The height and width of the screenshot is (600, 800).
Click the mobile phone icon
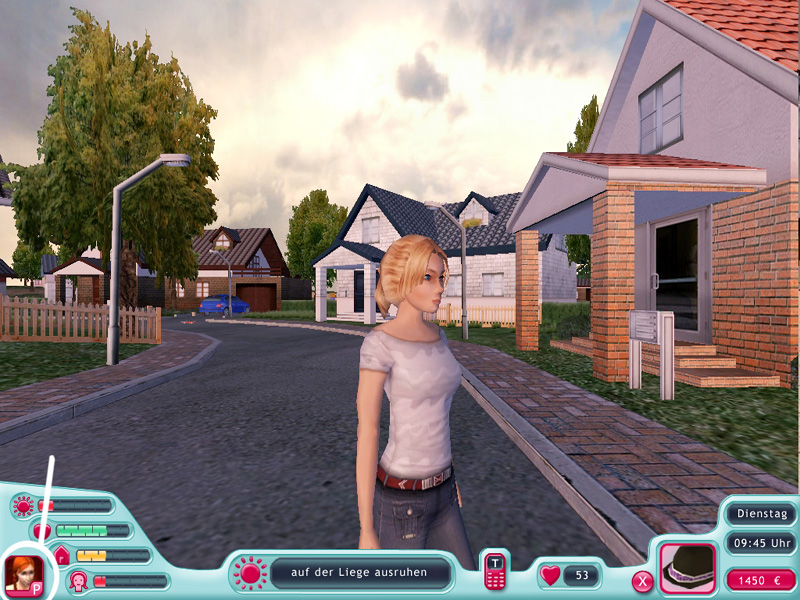pos(495,572)
